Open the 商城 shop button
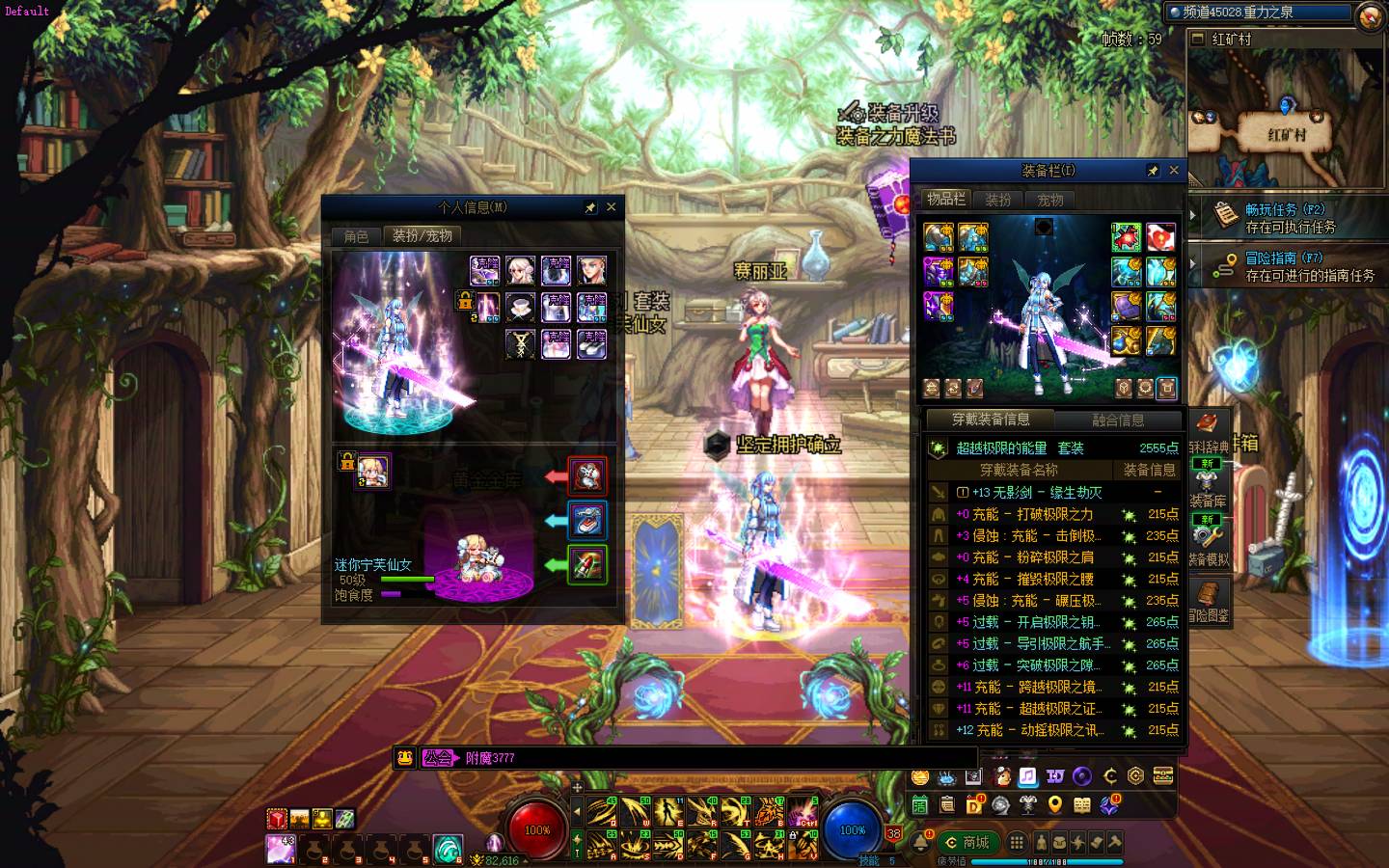This screenshot has width=1389, height=868. 967,842
